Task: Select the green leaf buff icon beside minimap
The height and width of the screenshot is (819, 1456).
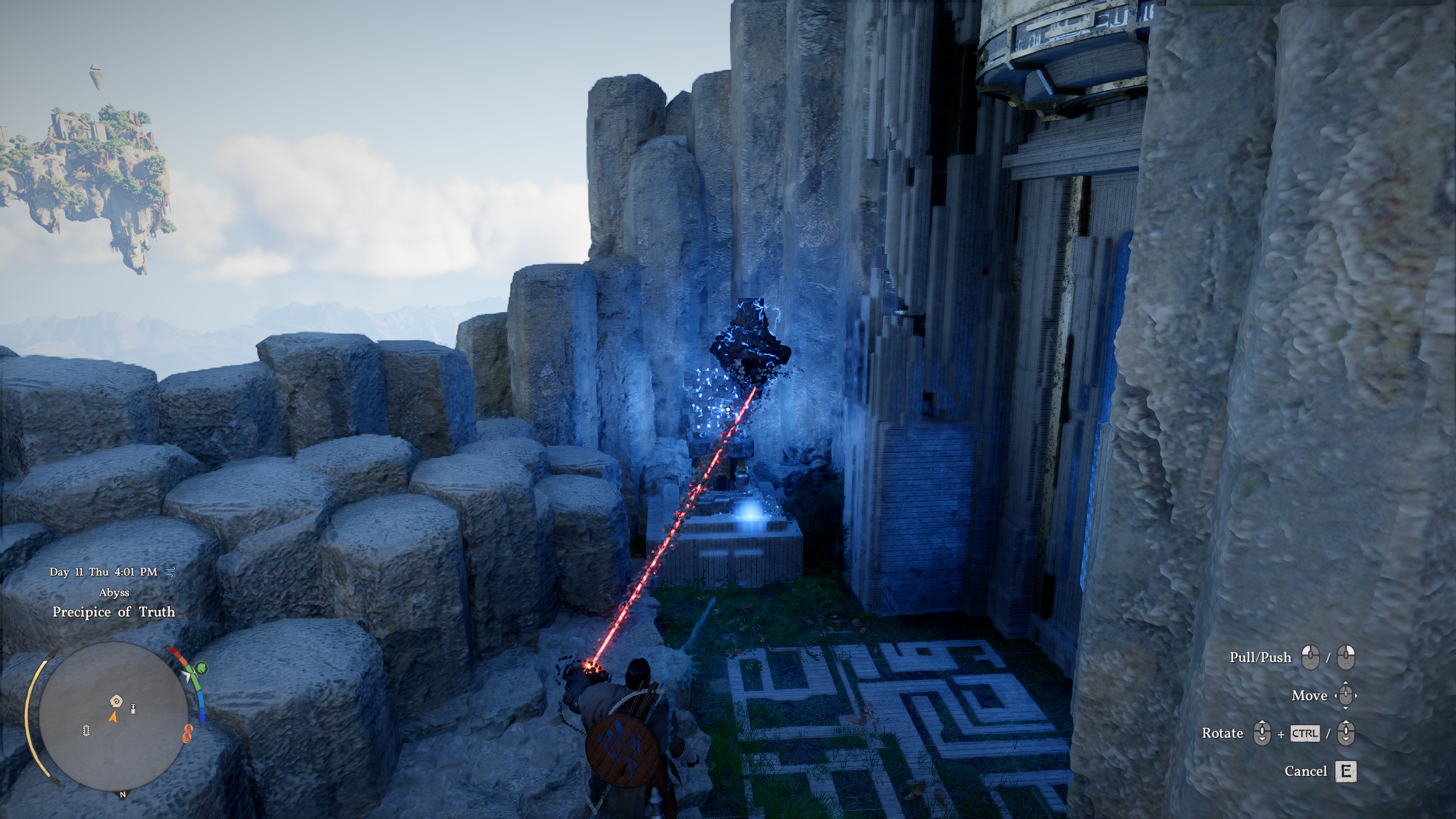Action: (x=201, y=668)
